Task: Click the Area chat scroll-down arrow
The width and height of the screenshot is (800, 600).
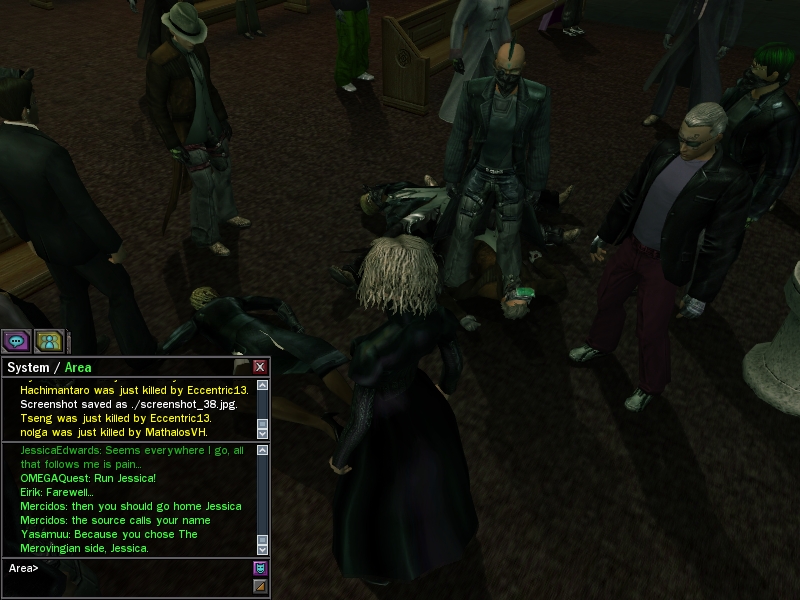Action: [x=262, y=549]
